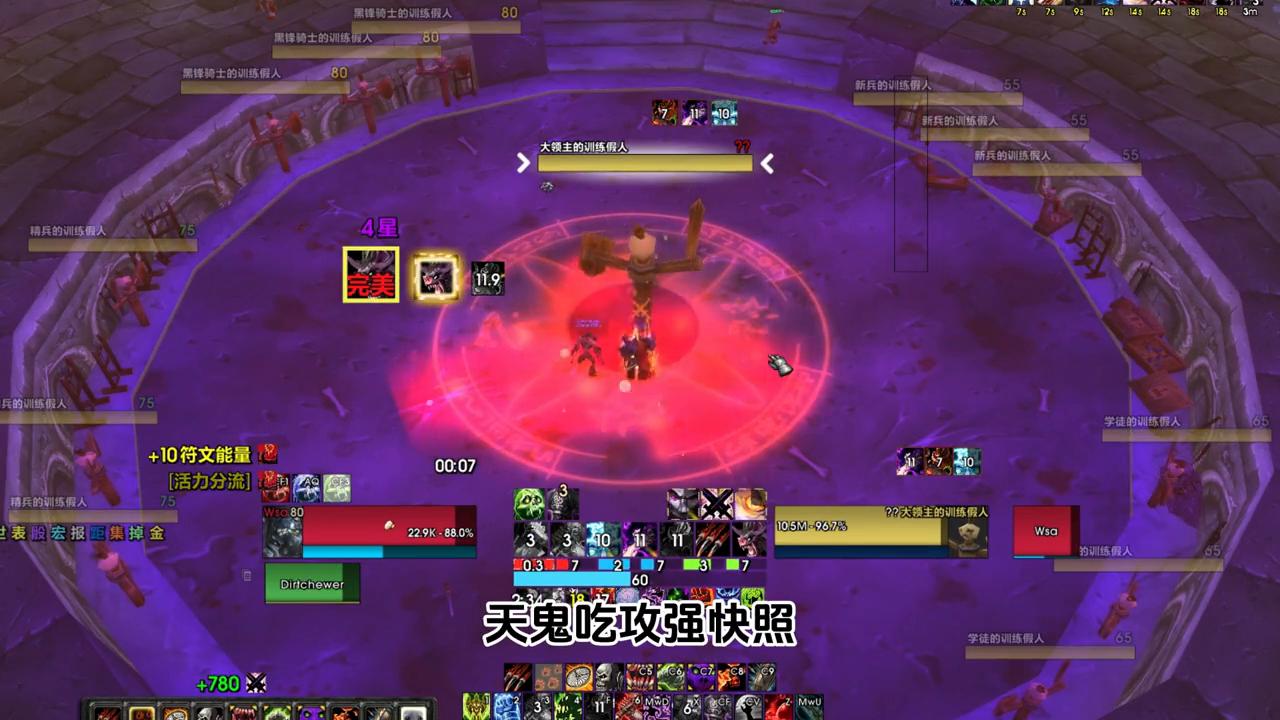The height and width of the screenshot is (720, 1280).
Task: Toggle the 掉 loot tracking button
Action: [134, 533]
